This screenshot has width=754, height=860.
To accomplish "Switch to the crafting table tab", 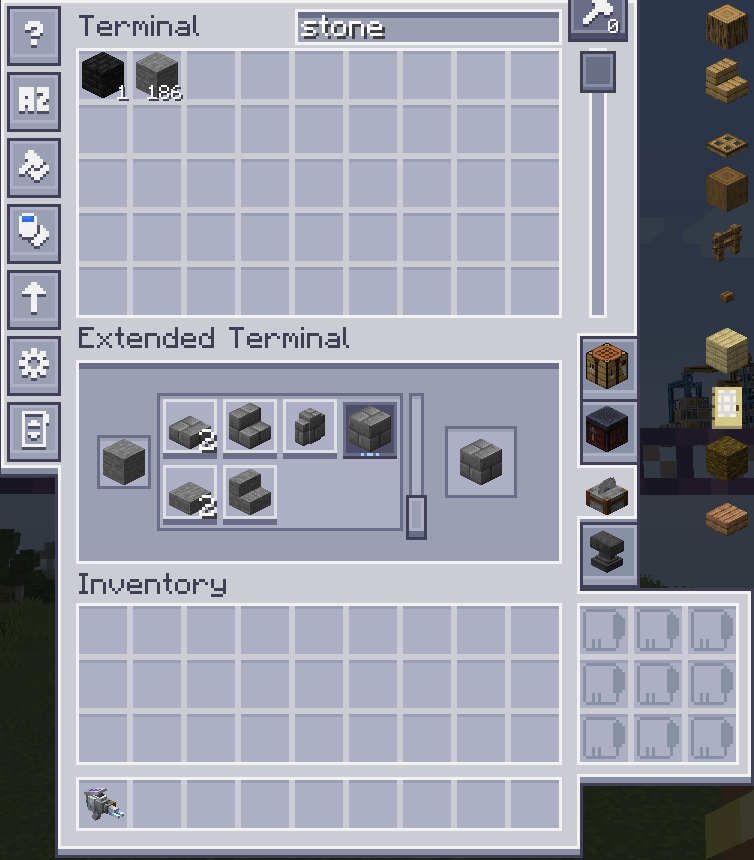I will 607,367.
